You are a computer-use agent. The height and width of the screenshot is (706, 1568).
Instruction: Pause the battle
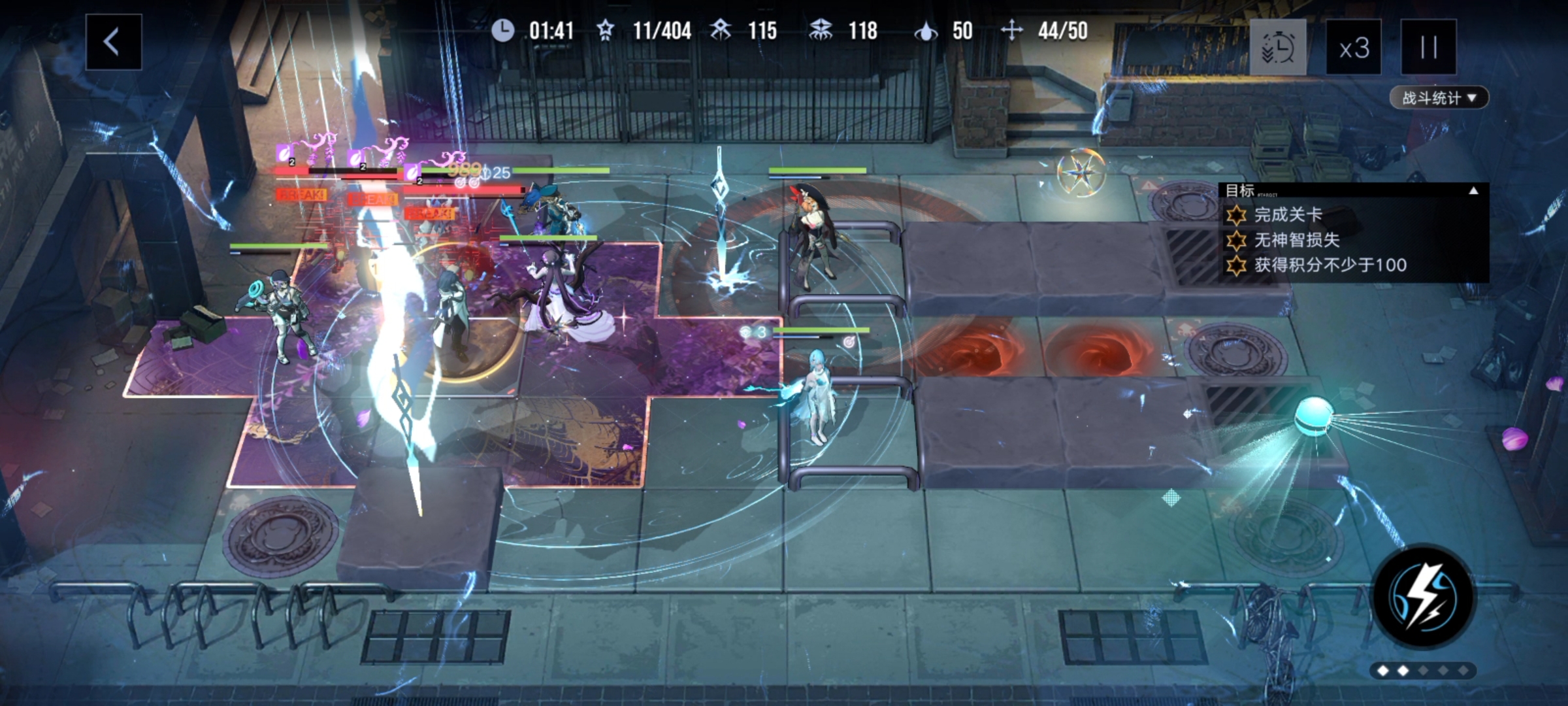(1428, 48)
